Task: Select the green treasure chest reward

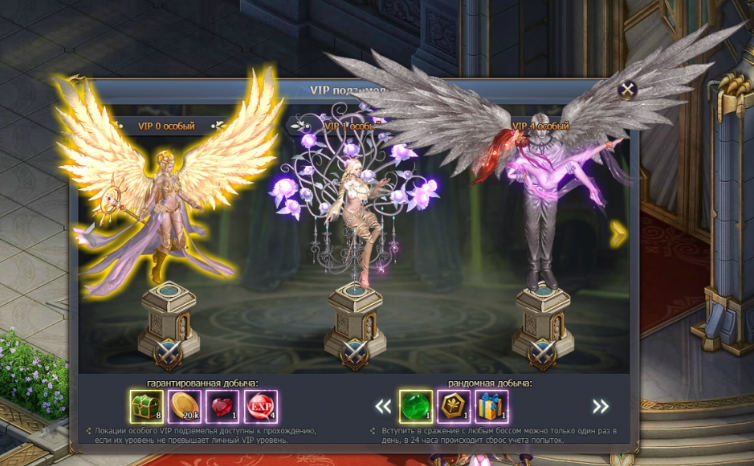Action: tap(147, 406)
